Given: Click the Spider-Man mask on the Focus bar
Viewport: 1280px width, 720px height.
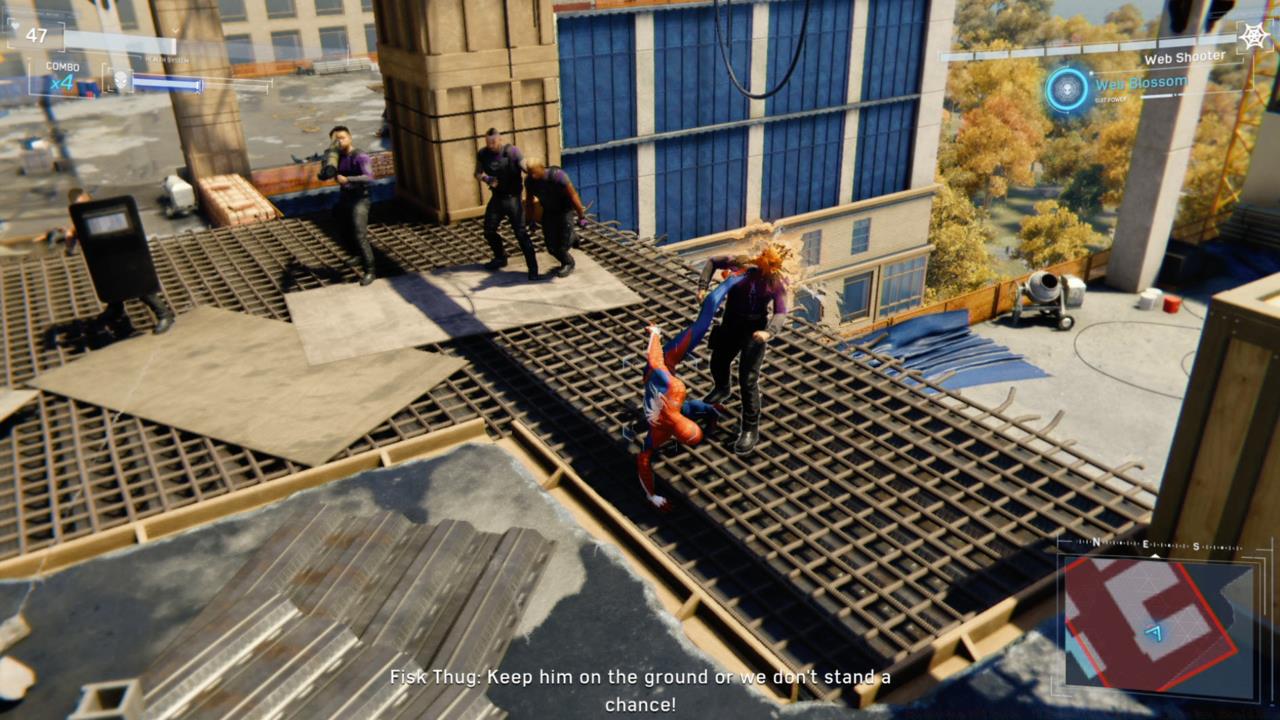Looking at the screenshot, I should (119, 79).
